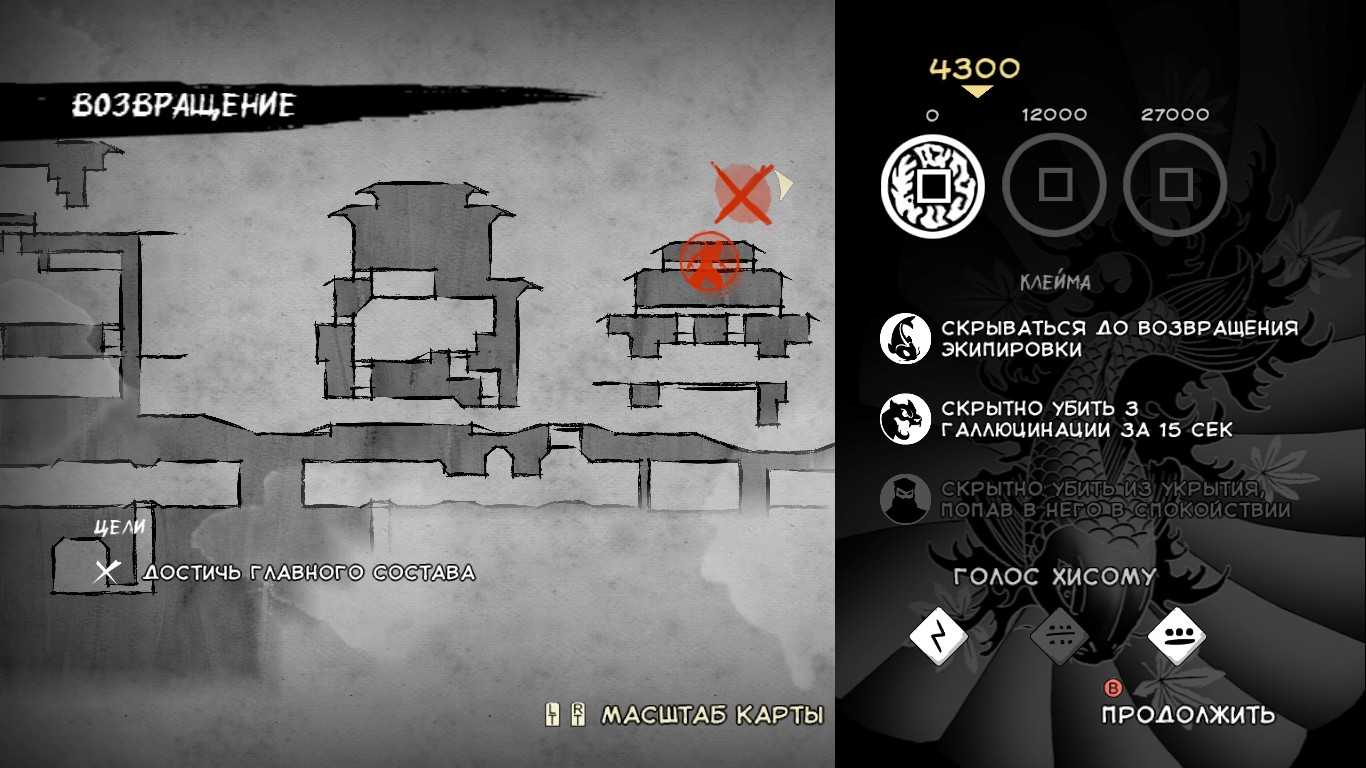Select the red ninja position marker
Screen dimensions: 1366x768
tap(709, 262)
